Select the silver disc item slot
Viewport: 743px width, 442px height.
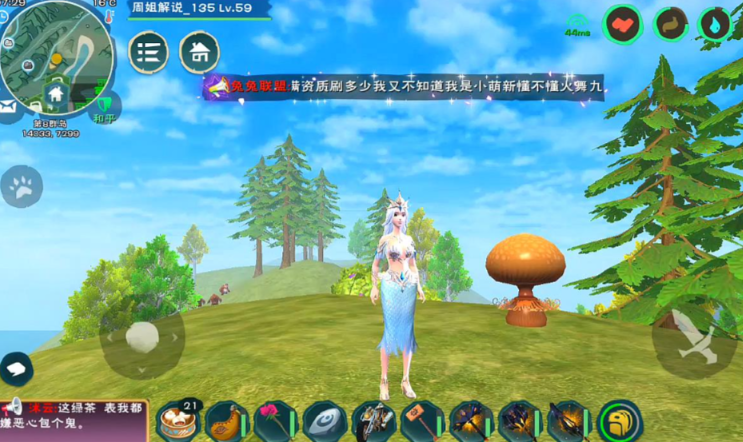pos(324,421)
